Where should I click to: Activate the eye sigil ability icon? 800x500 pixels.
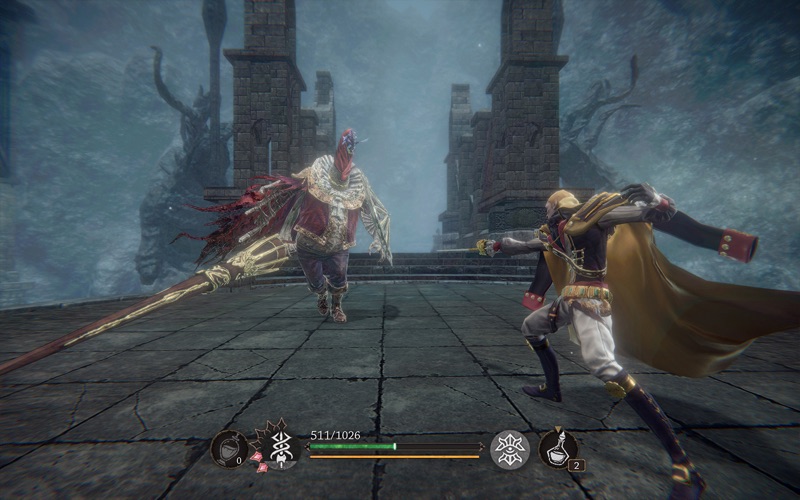(510, 448)
